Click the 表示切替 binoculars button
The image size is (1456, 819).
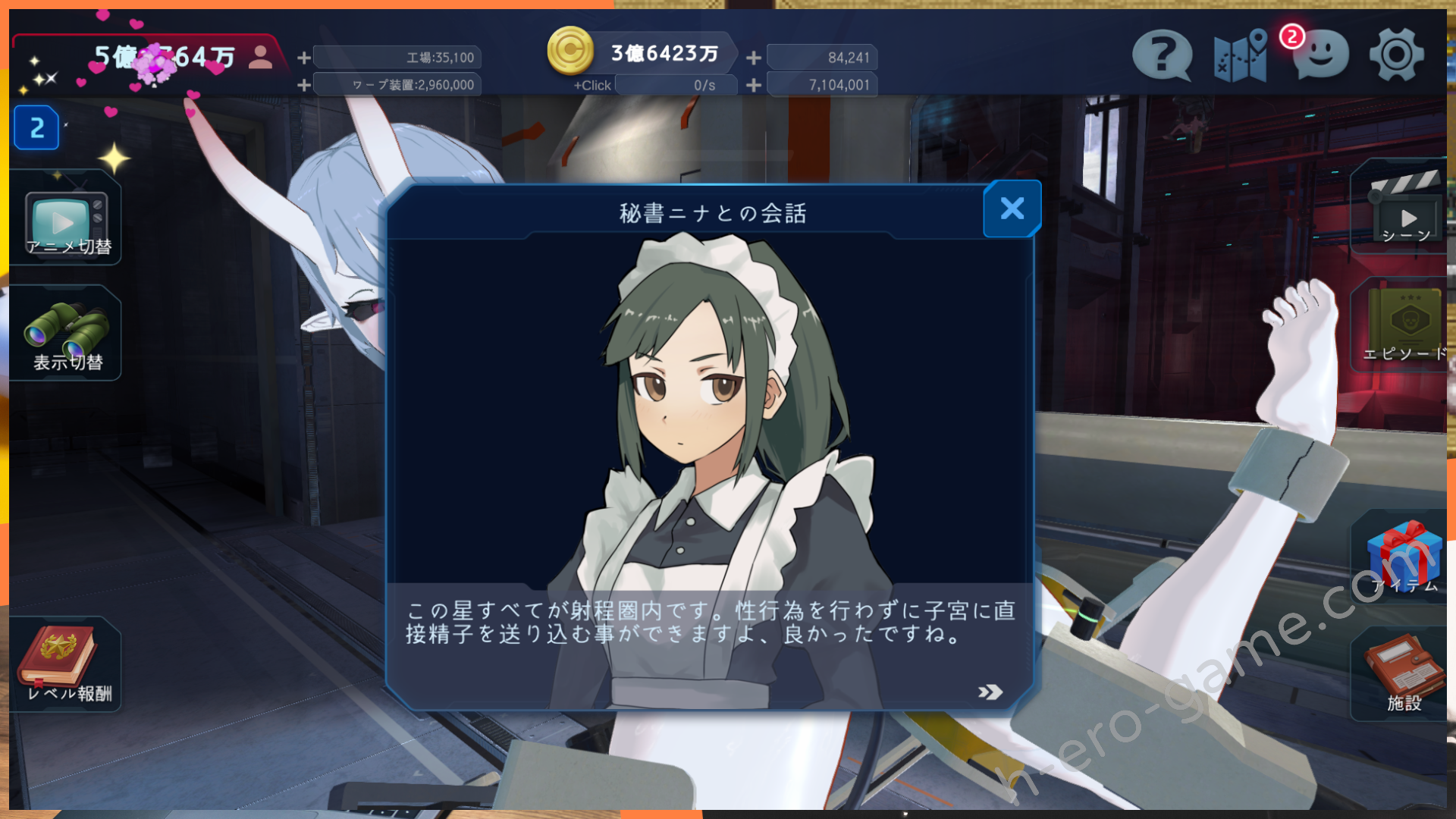[67, 335]
